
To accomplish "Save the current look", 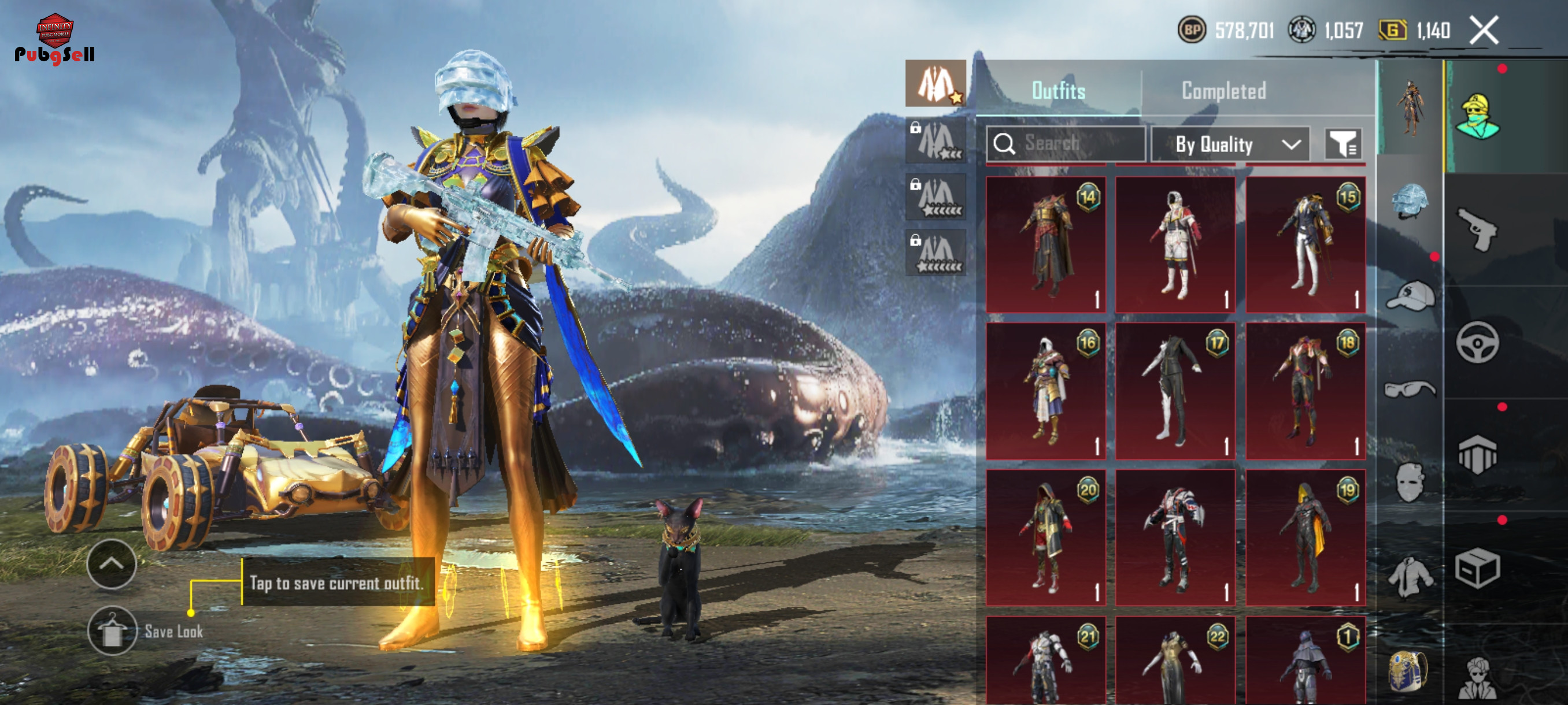I will click(x=112, y=631).
